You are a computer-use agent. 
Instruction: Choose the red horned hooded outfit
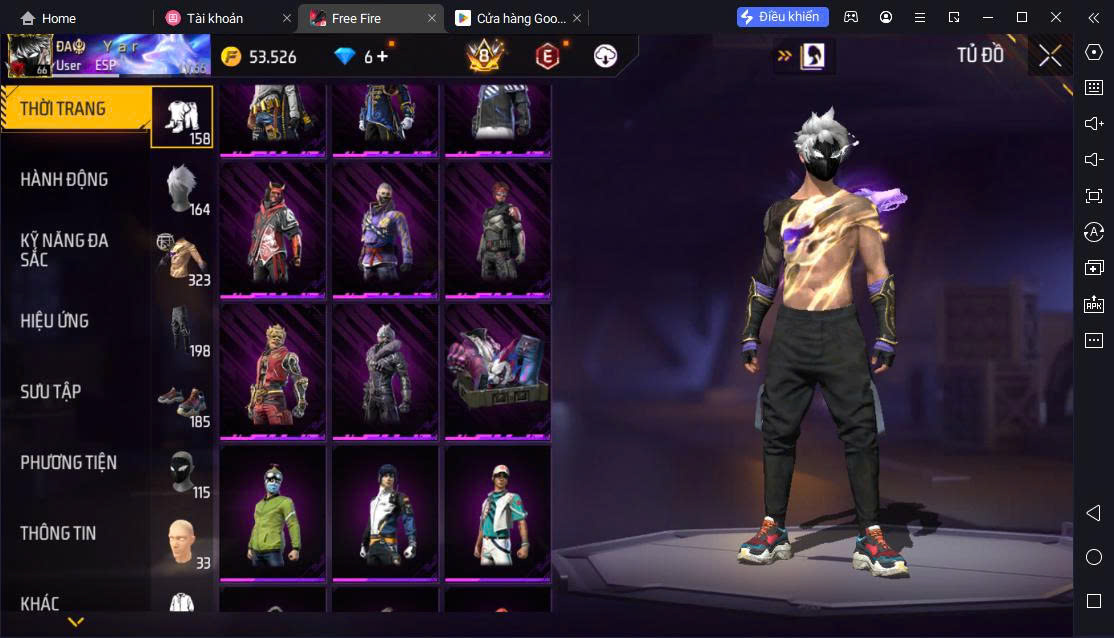pyautogui.click(x=273, y=230)
